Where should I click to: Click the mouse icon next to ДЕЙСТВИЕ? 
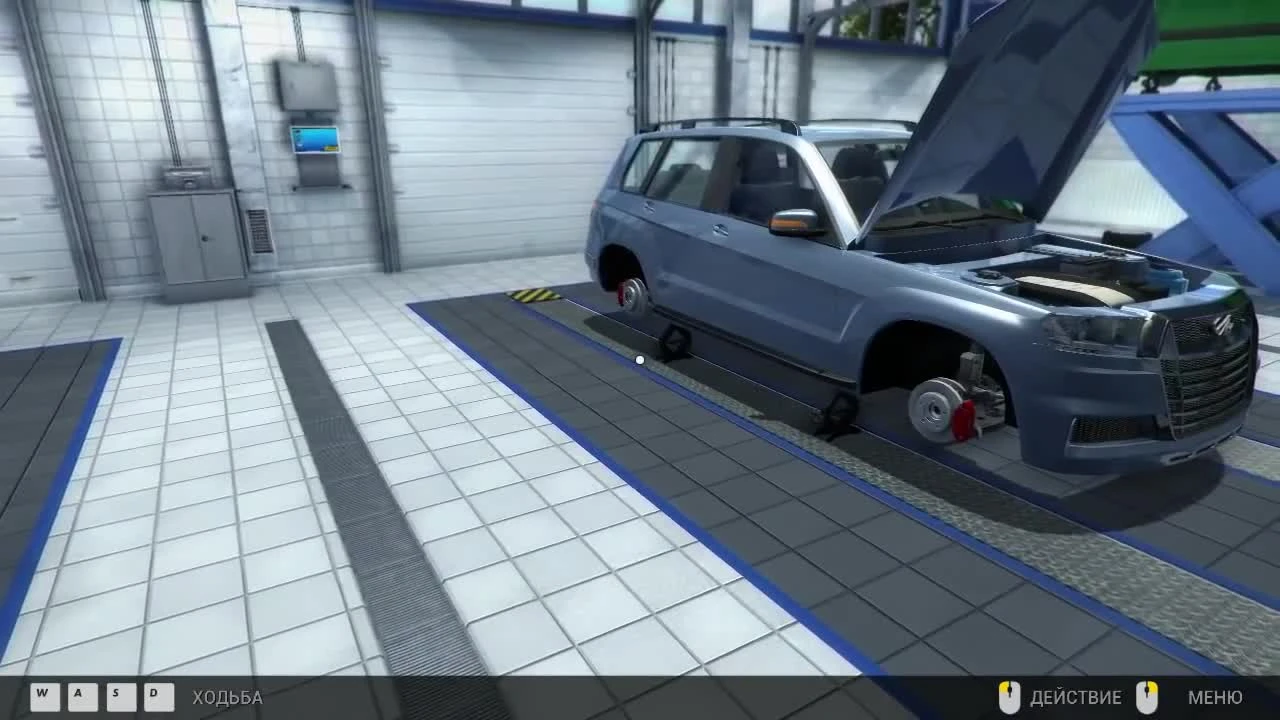tap(1010, 697)
